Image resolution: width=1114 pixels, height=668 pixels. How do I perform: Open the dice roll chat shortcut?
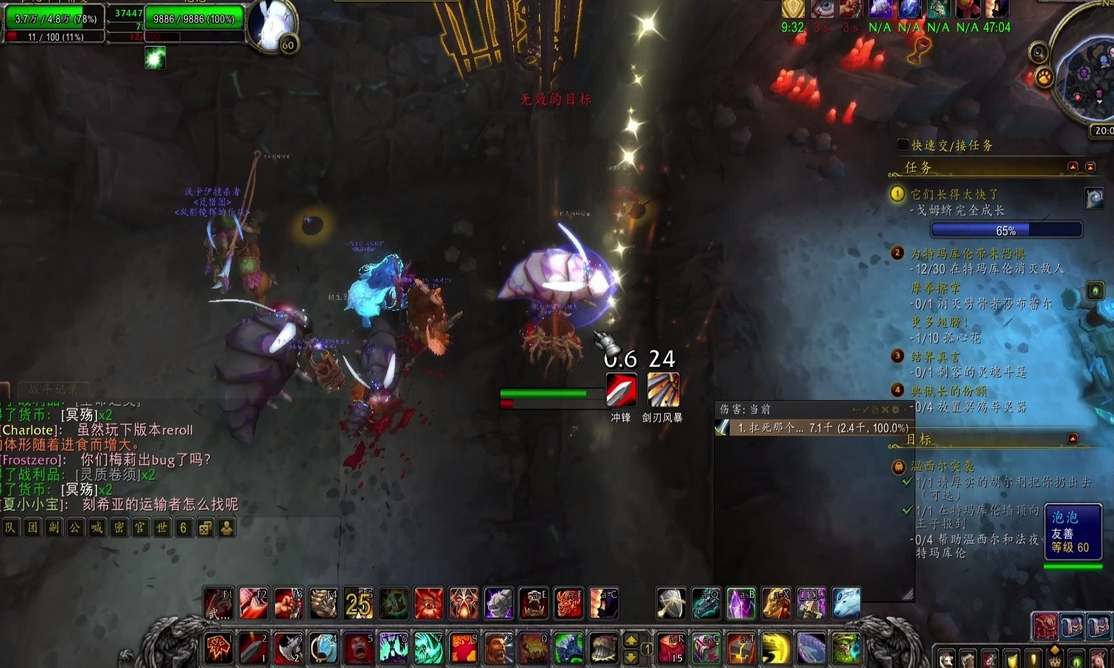[x=206, y=528]
